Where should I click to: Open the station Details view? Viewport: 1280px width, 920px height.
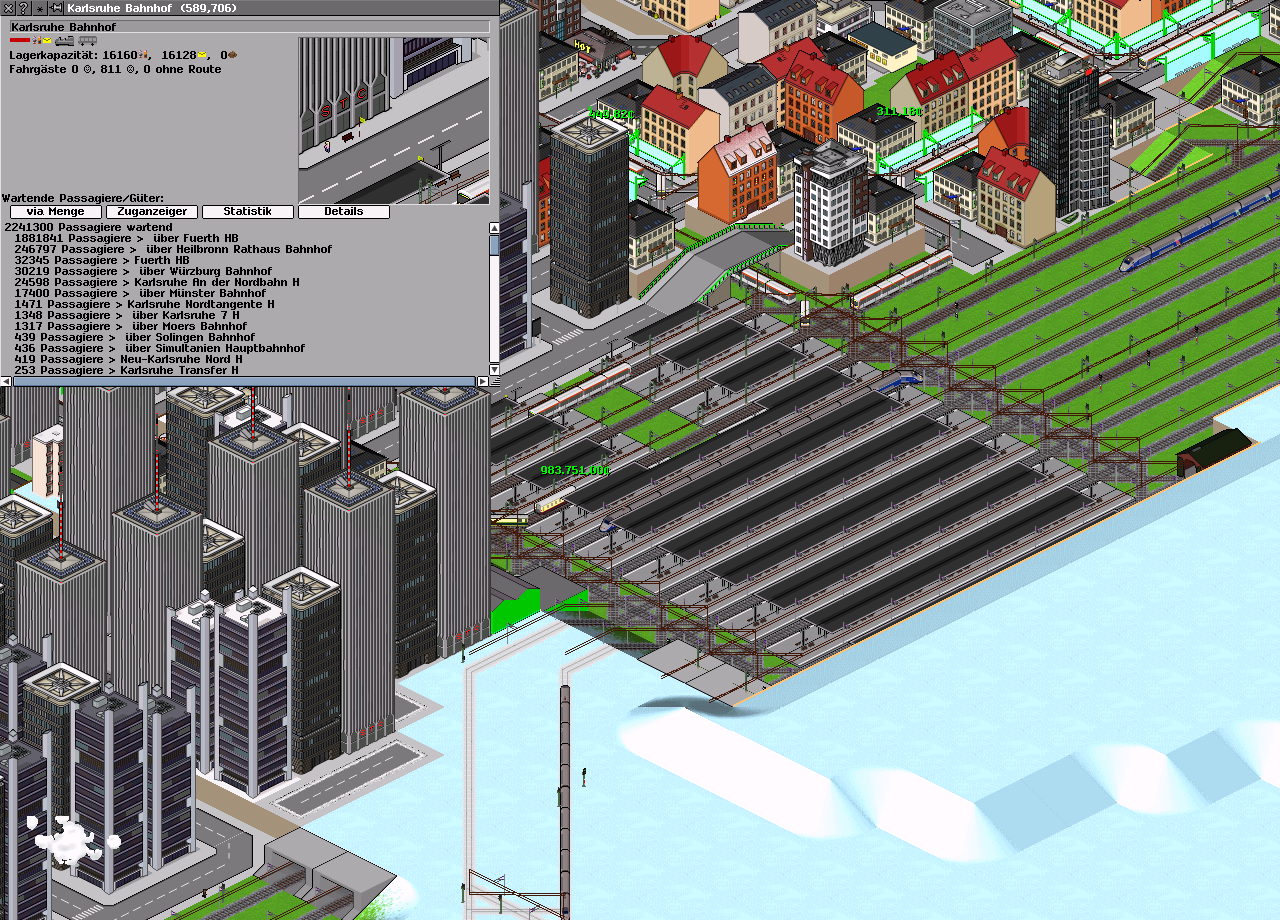pyautogui.click(x=343, y=212)
